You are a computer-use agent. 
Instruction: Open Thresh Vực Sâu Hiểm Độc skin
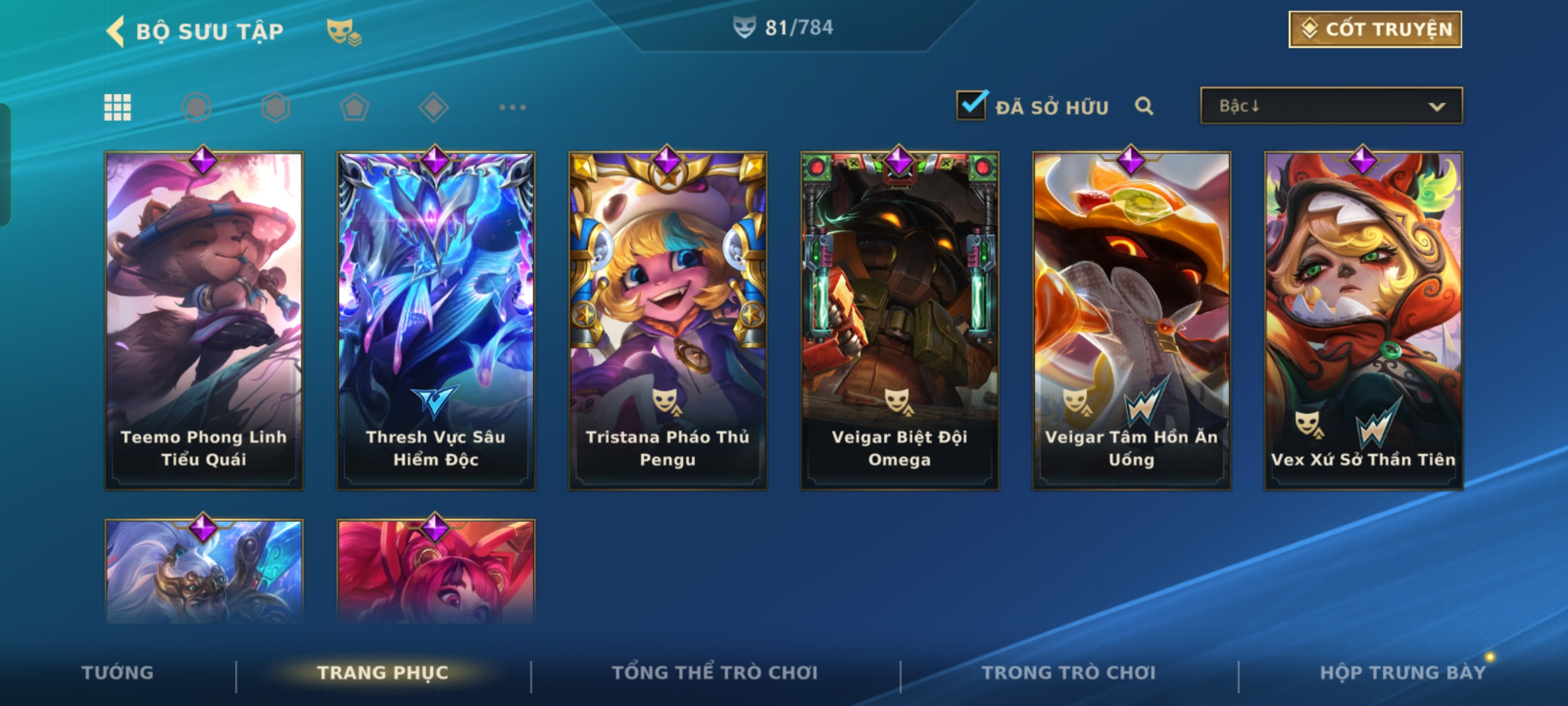(x=436, y=320)
